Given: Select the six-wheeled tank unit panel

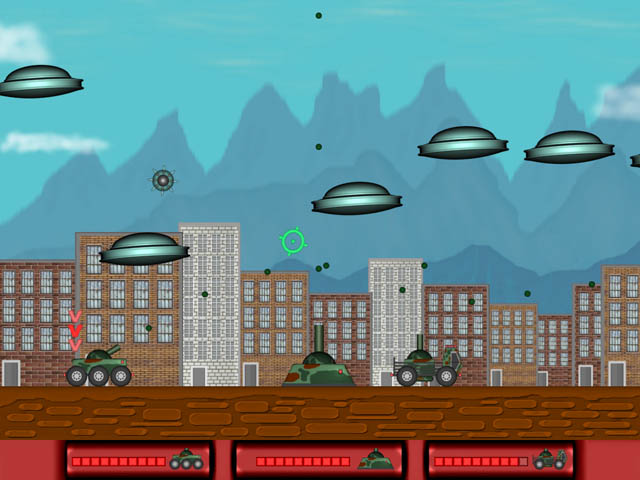Looking at the screenshot, I should [139, 460].
